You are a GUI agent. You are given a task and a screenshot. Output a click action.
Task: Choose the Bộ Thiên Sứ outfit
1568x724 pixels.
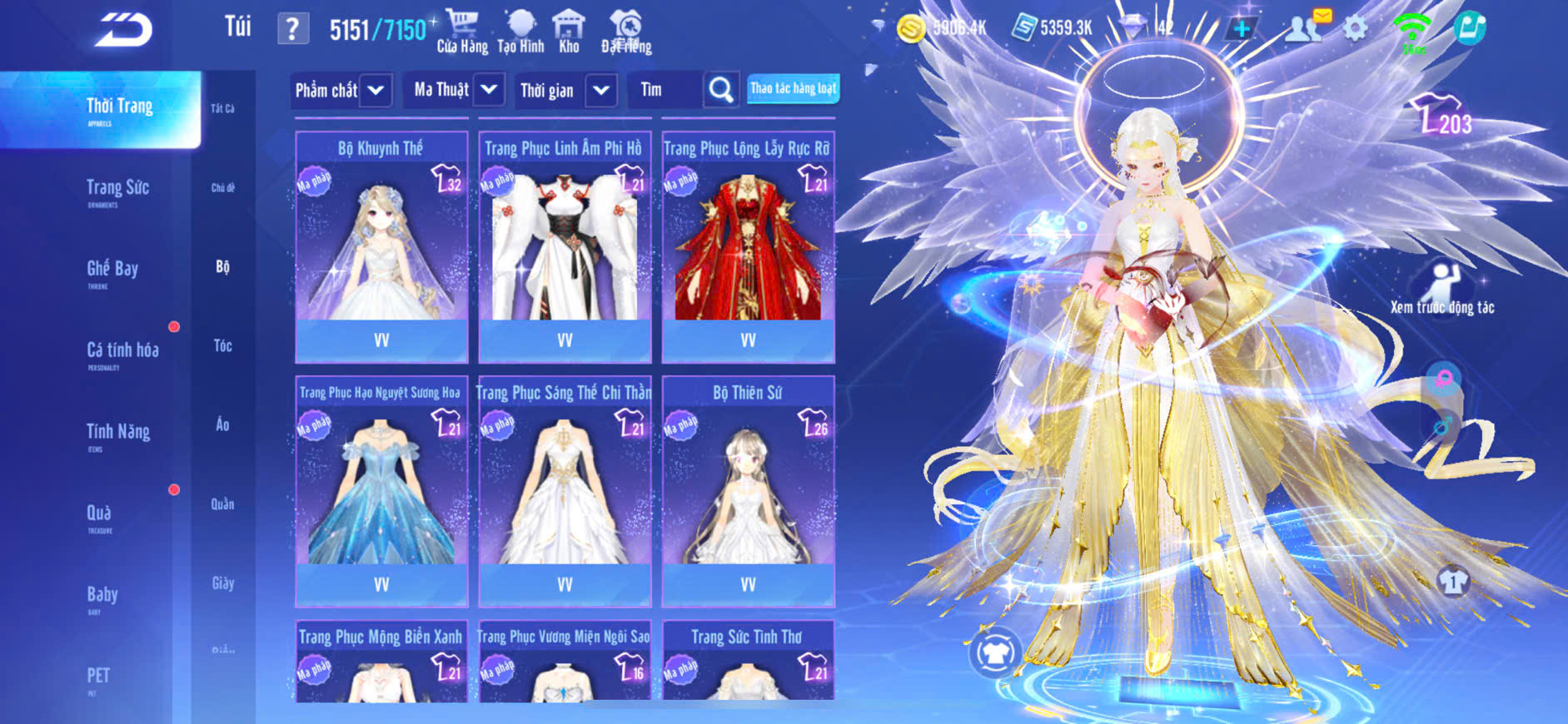point(748,491)
